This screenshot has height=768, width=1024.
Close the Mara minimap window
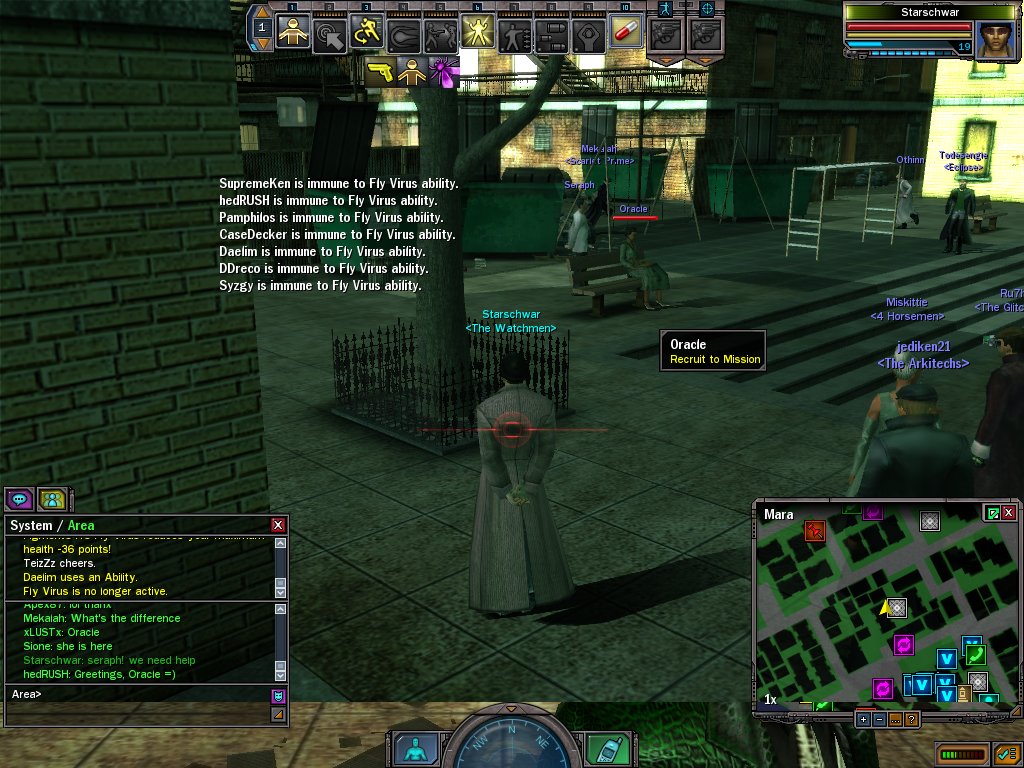tap(1008, 513)
